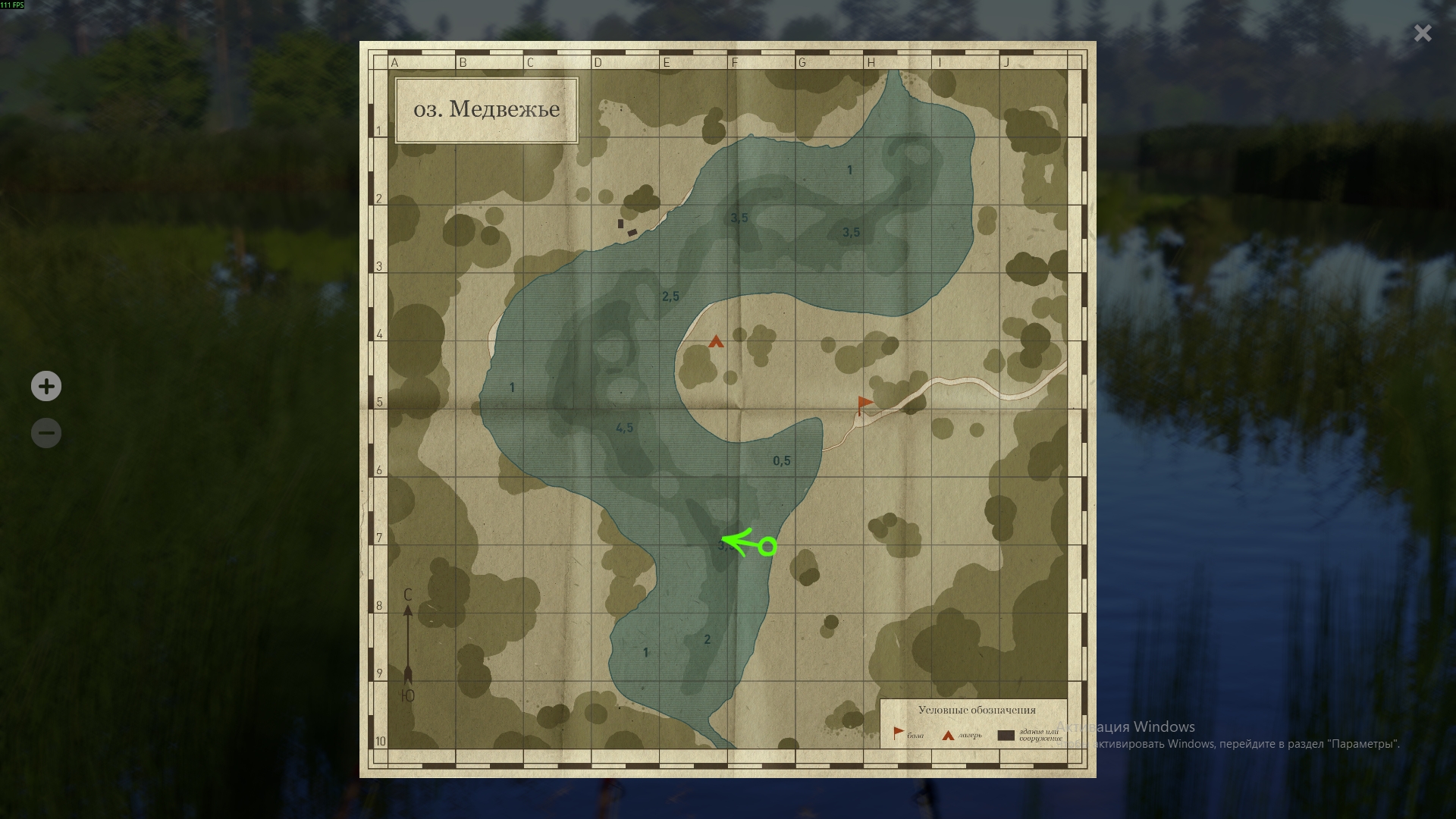The width and height of the screenshot is (1456, 819).
Task: Click the flag symbol next to 'база' in legend
Action: click(x=899, y=730)
